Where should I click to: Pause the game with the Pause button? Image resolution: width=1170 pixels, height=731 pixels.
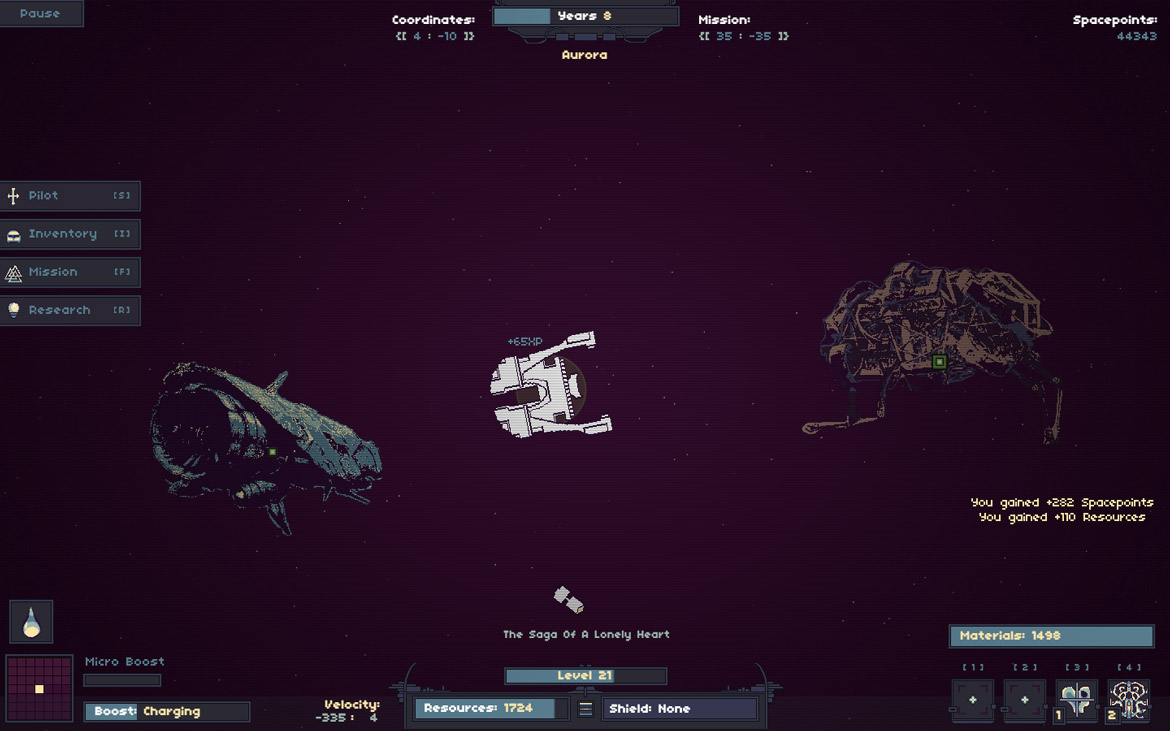pyautogui.click(x=40, y=14)
